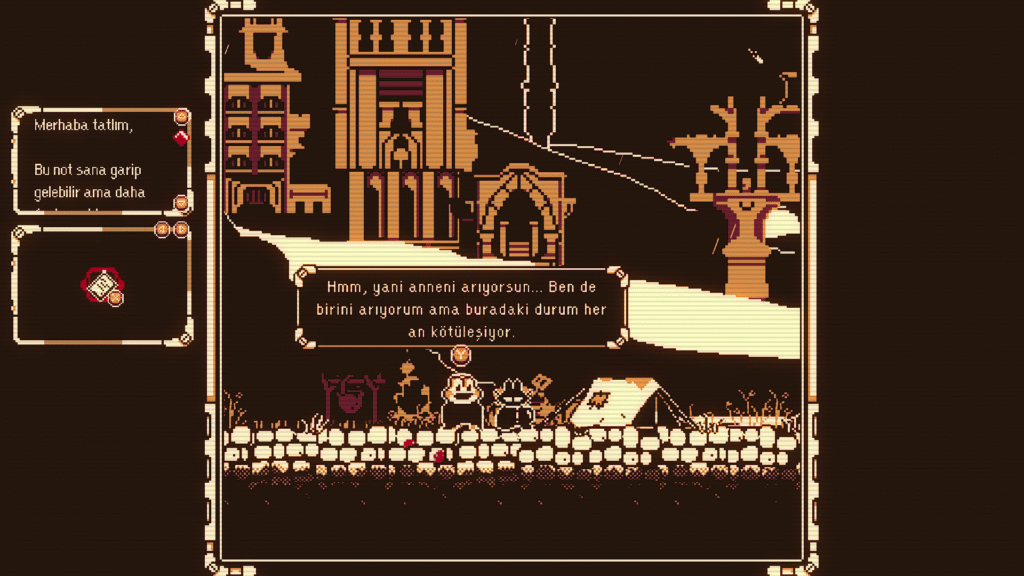Open the "Merhaba tatlım" note panel
Screen dimensions: 1024x576
tap(100, 160)
